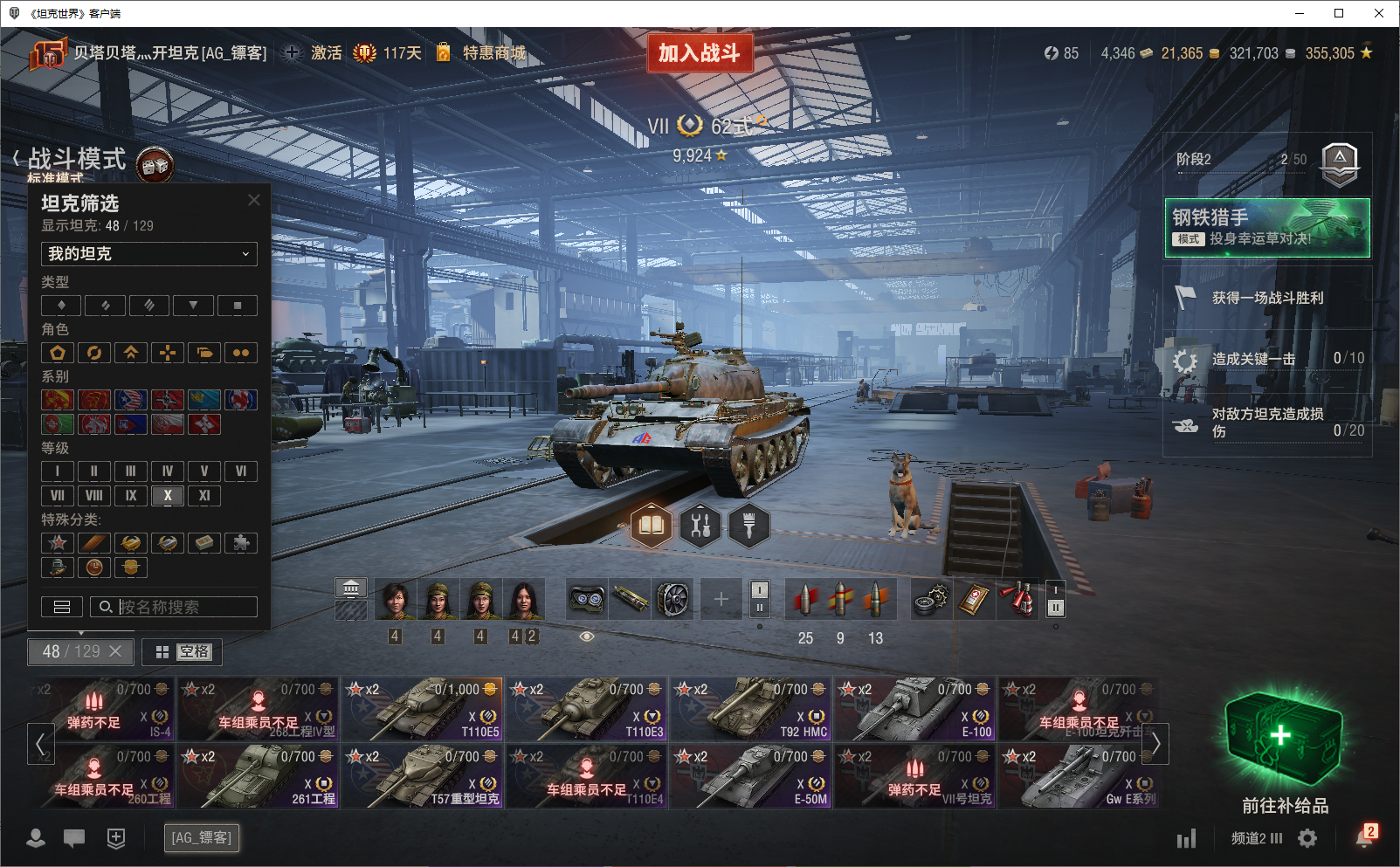Toggle the tier X filter
1400x867 pixels.
click(168, 496)
